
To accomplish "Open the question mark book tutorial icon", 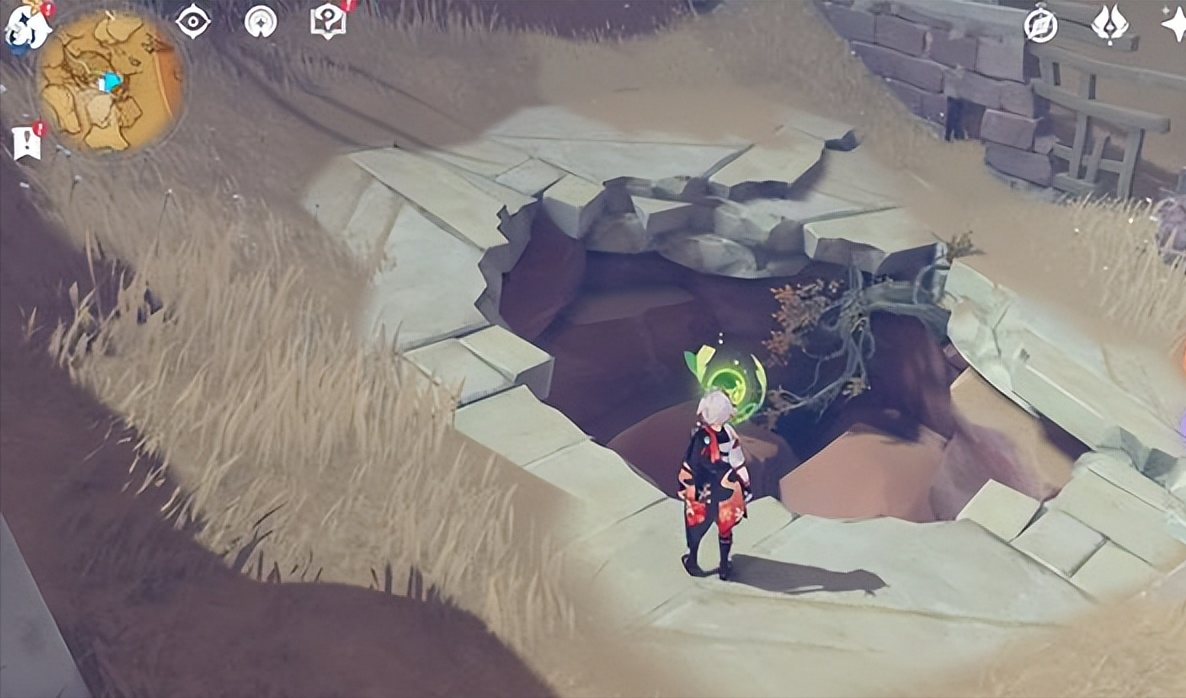I will (x=327, y=21).
